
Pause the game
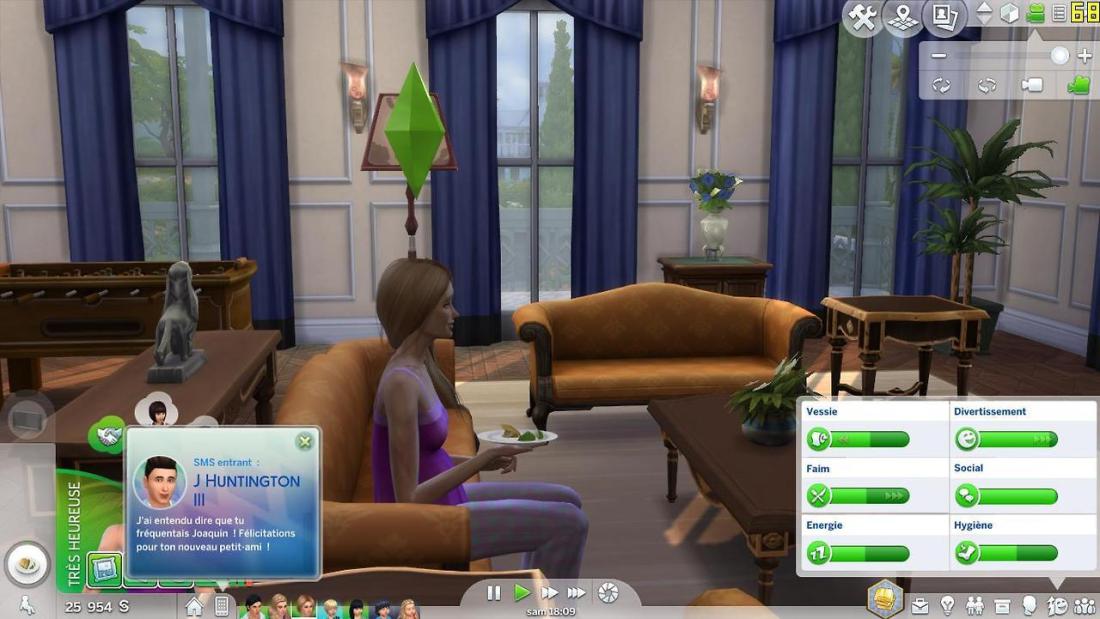pyautogui.click(x=494, y=593)
